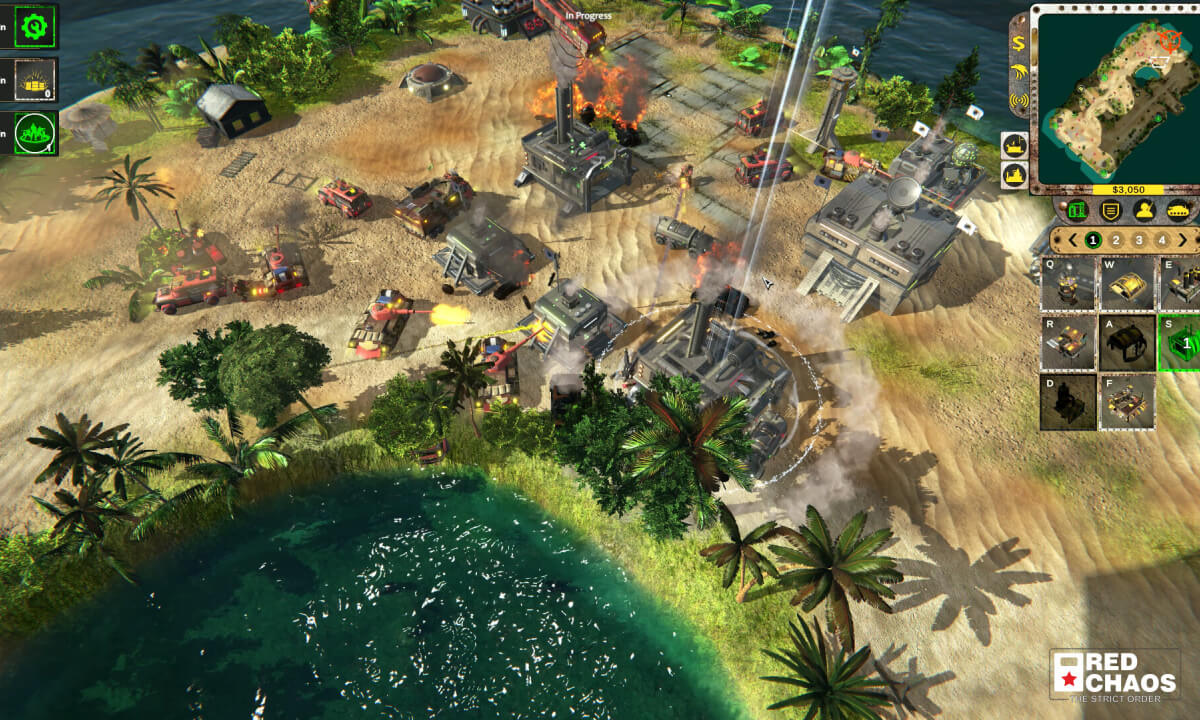Select the F structure build slot
The image size is (1200, 720).
point(1127,402)
